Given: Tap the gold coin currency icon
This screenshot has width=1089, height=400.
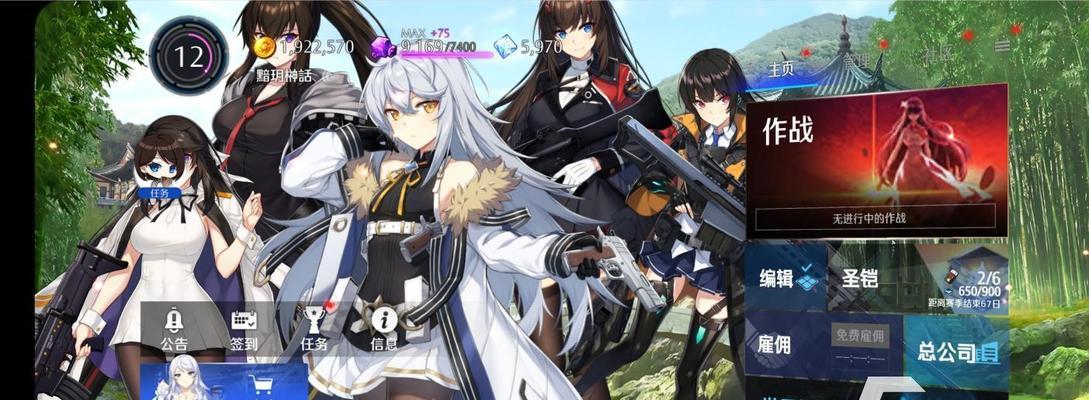Looking at the screenshot, I should tap(264, 47).
